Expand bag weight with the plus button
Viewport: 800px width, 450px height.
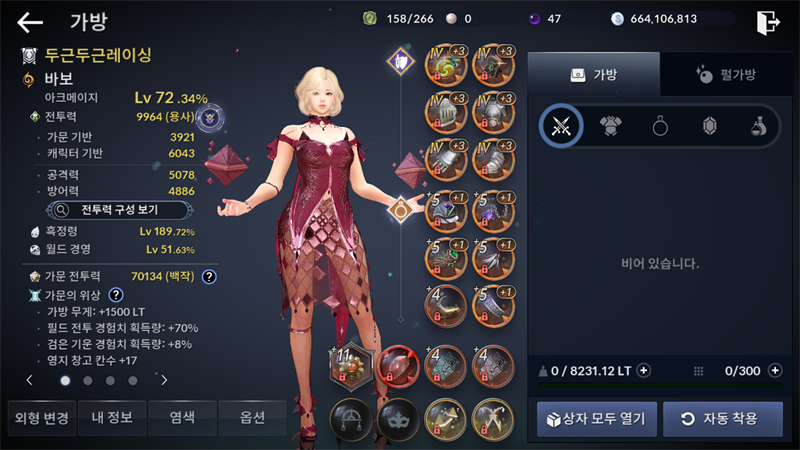pyautogui.click(x=644, y=370)
